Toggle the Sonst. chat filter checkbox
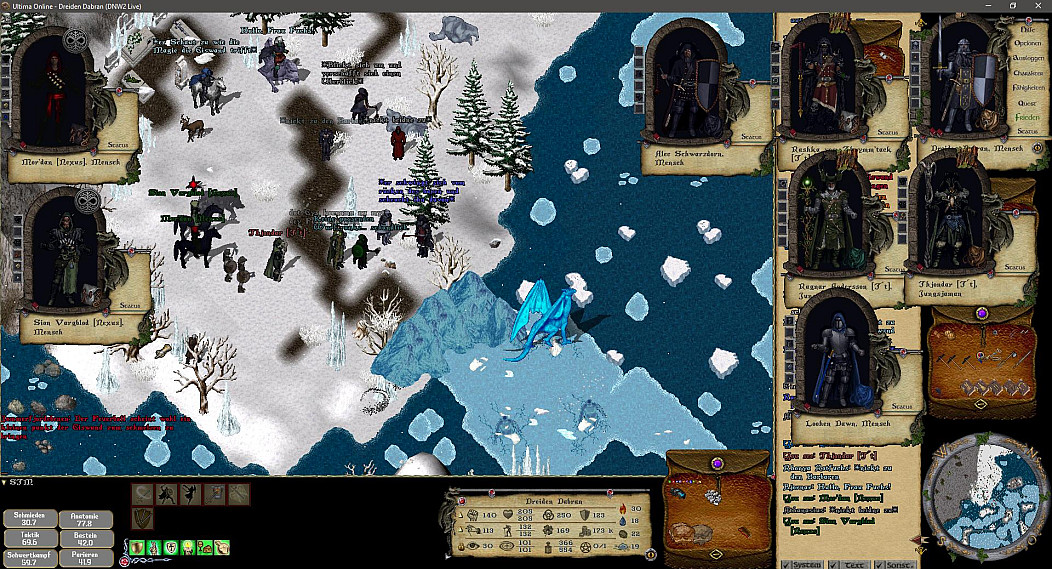The height and width of the screenshot is (569, 1052). pos(879,564)
